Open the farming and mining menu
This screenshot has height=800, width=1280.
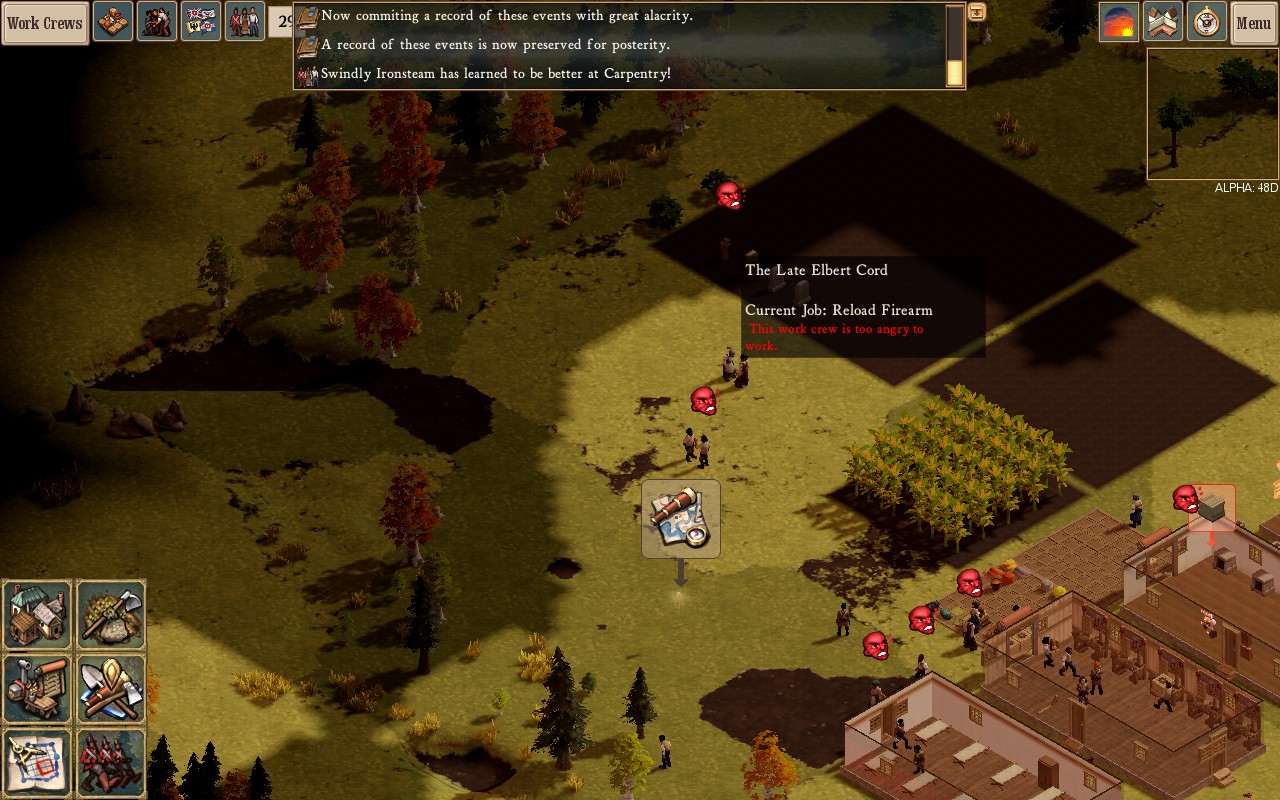[x=111, y=615]
